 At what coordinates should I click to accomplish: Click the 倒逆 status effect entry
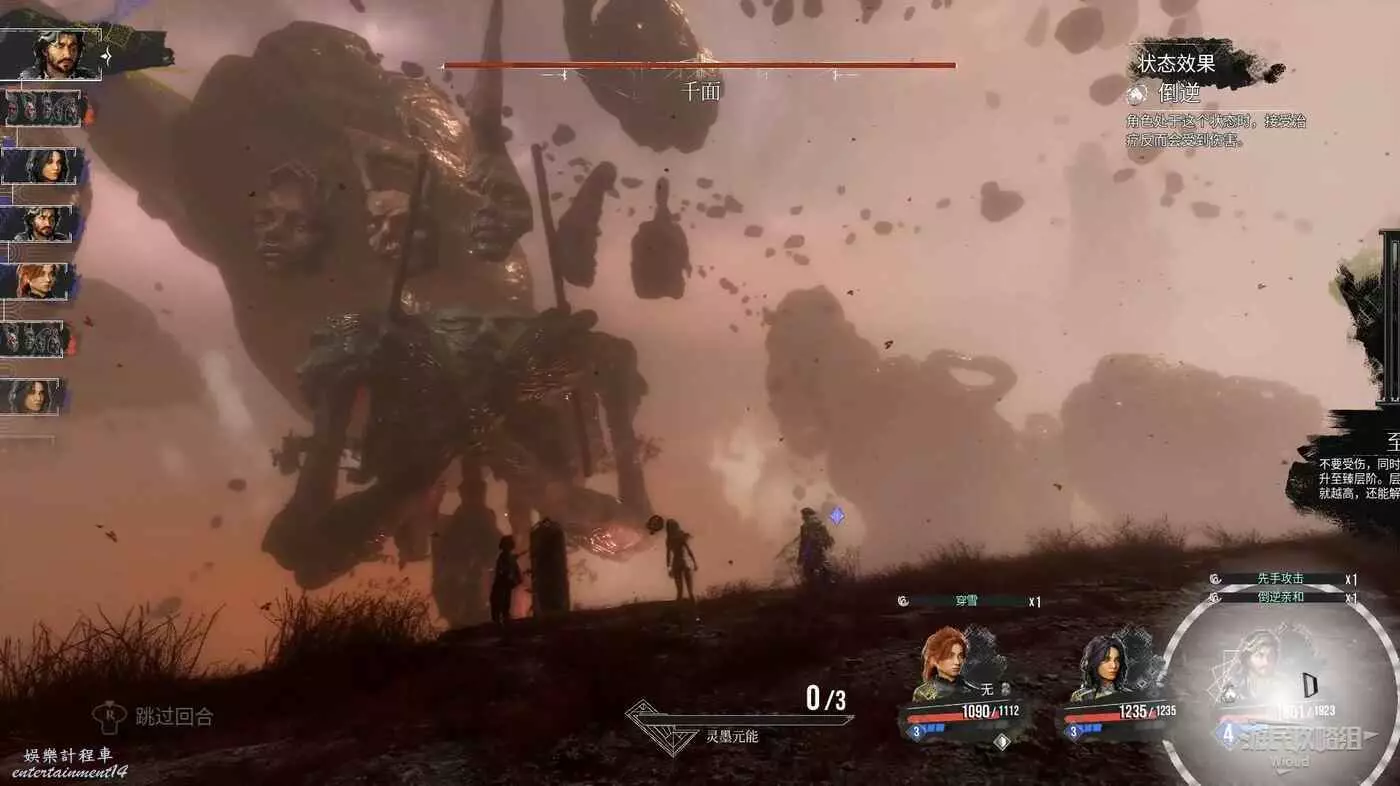click(x=1178, y=94)
